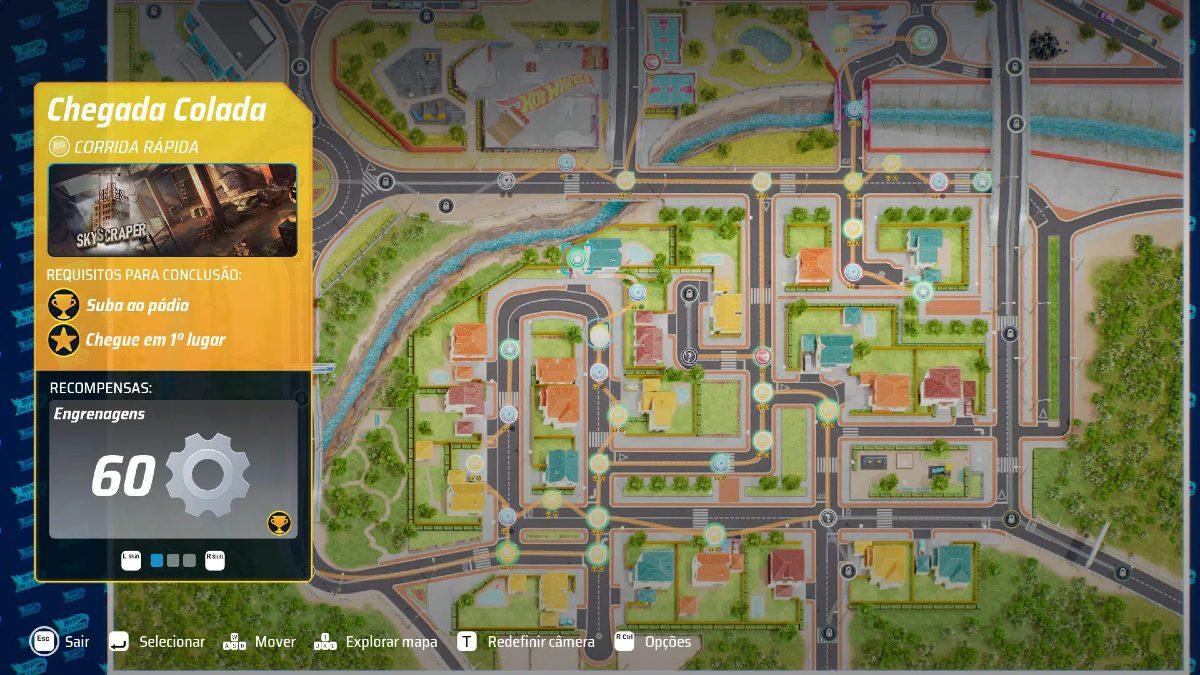Choose the event node on the pink bridge
The height and width of the screenshot is (675, 1200).
coord(854,109)
